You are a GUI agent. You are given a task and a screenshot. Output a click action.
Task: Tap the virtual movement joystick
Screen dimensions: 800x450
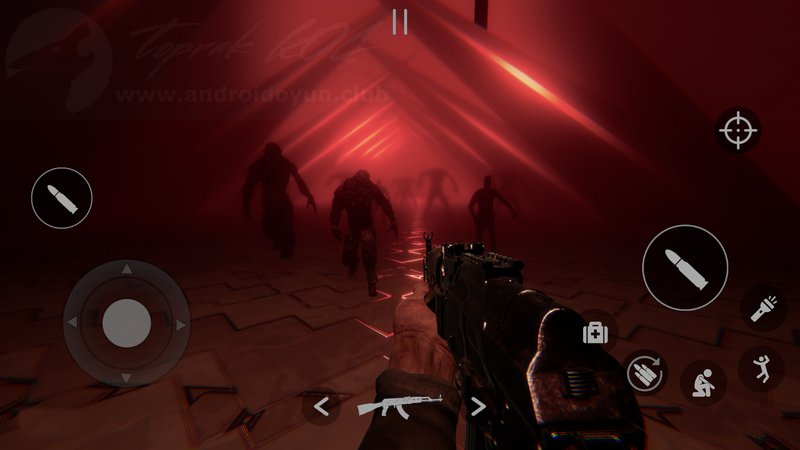126,322
